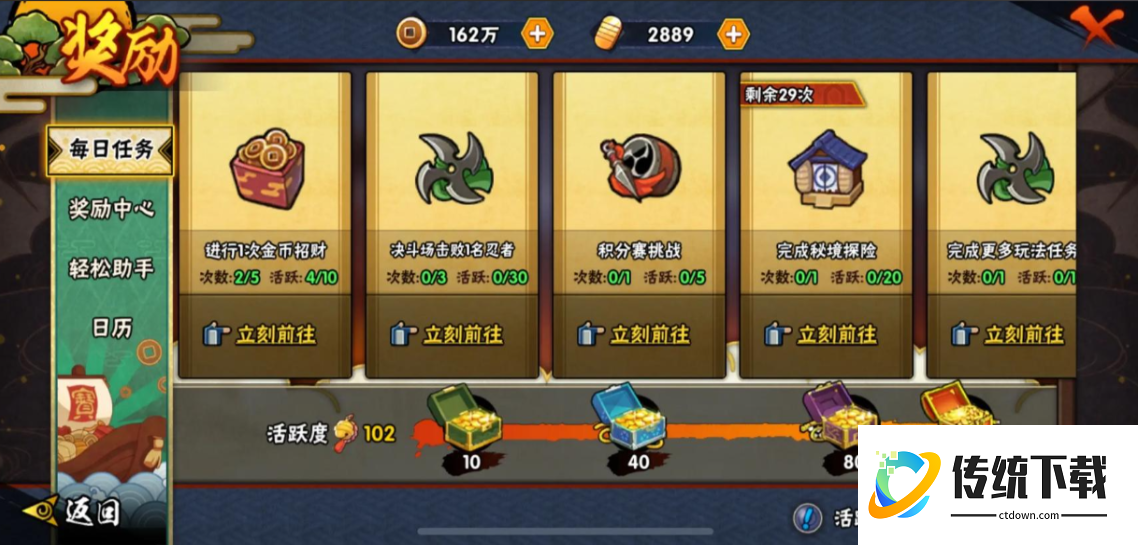Go back with the 返回 button
This screenshot has width=1138, height=545.
[80, 512]
